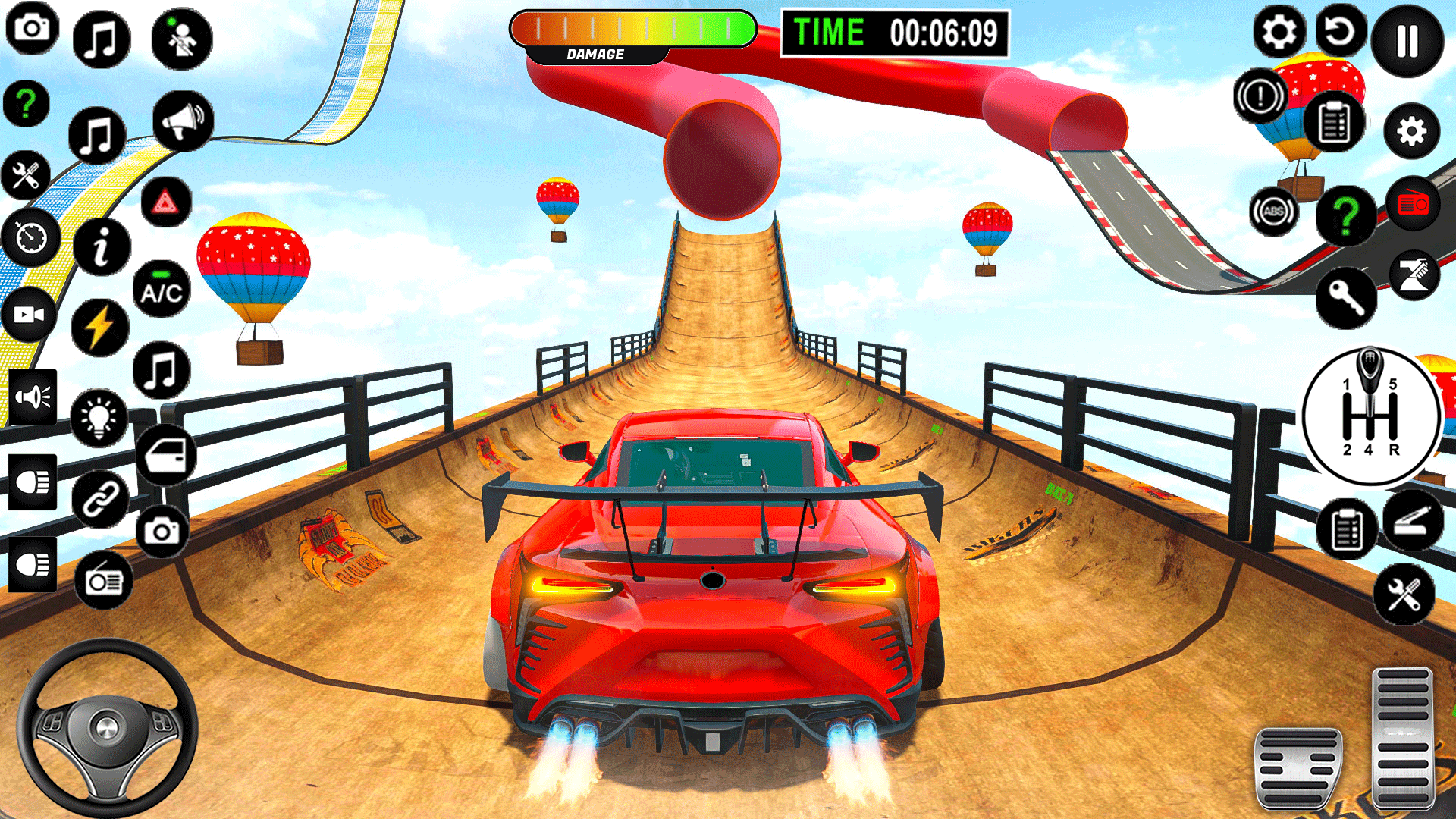Open the help question mark menu
This screenshot has height=819, width=1456.
[x=27, y=102]
